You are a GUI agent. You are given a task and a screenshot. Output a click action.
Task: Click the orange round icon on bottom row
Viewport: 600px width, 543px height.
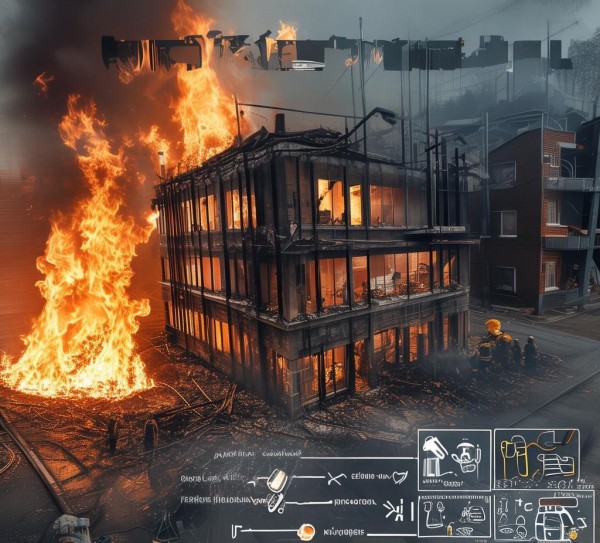(x=306, y=532)
